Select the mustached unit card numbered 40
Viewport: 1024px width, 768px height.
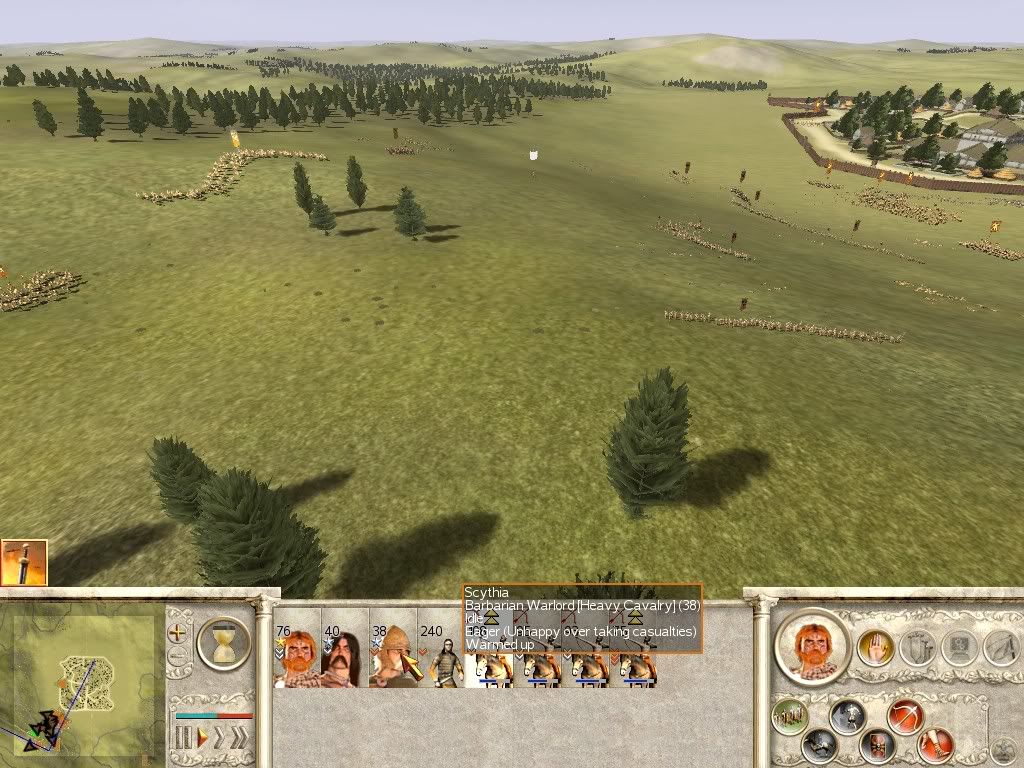(x=345, y=654)
